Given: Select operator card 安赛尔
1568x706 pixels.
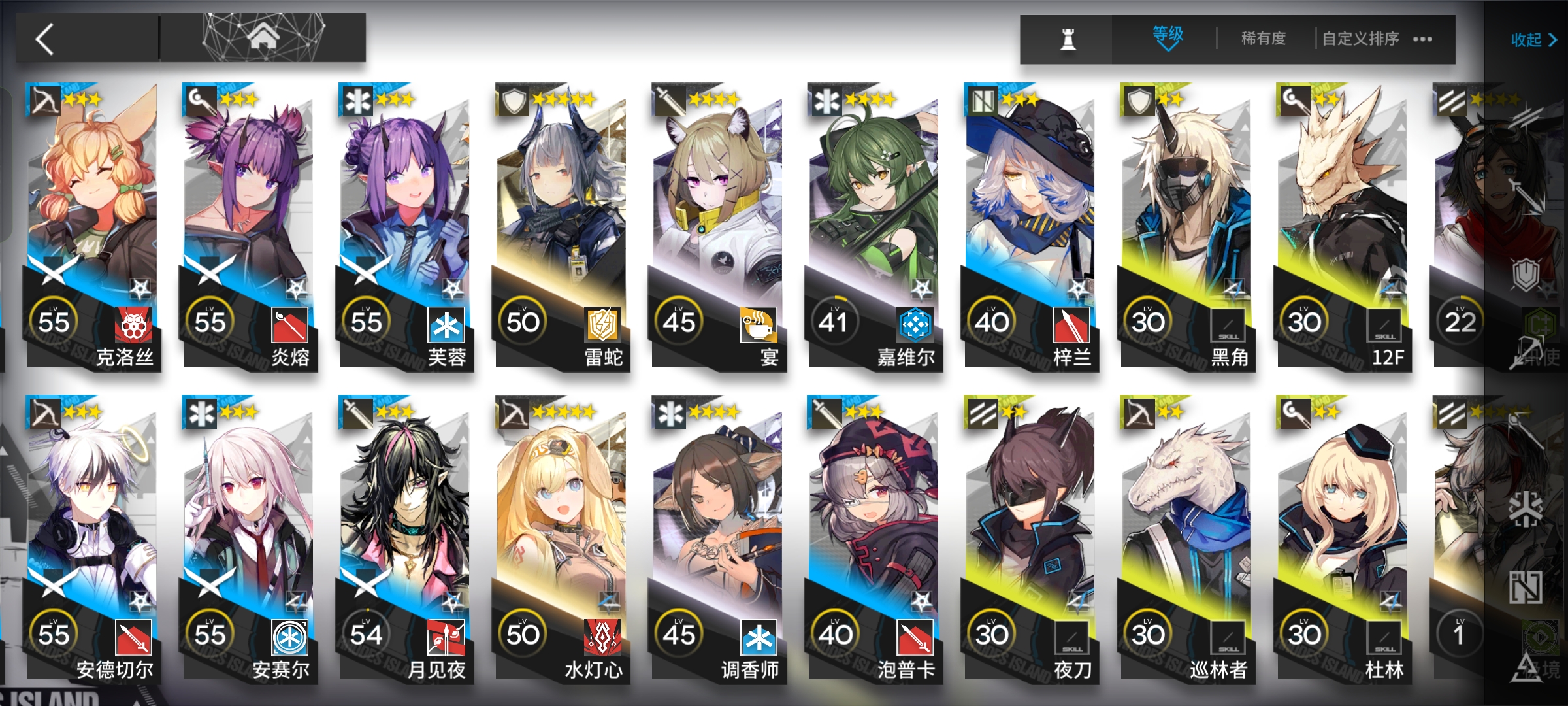Looking at the screenshot, I should tap(249, 538).
